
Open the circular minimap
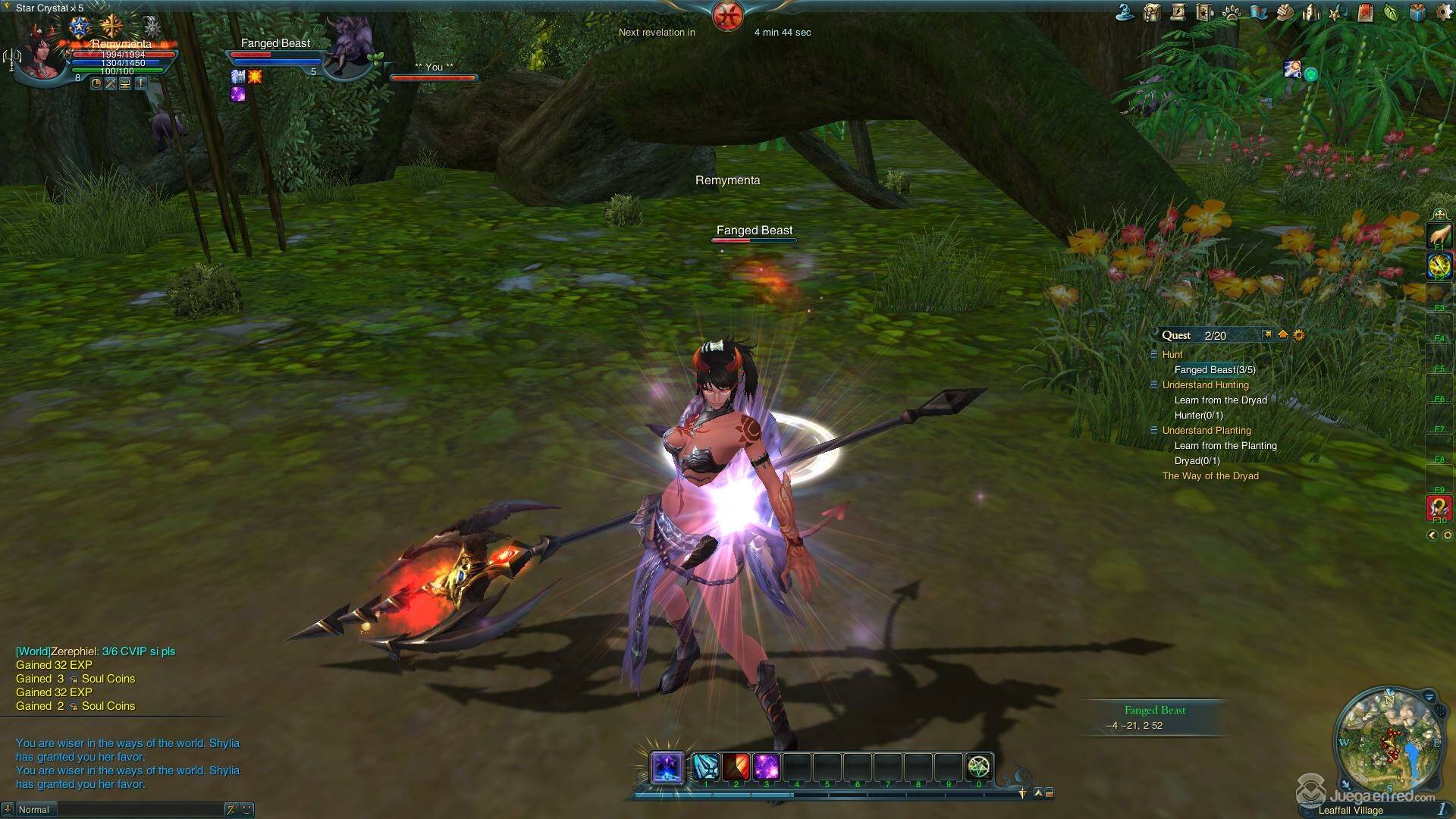tap(1389, 741)
